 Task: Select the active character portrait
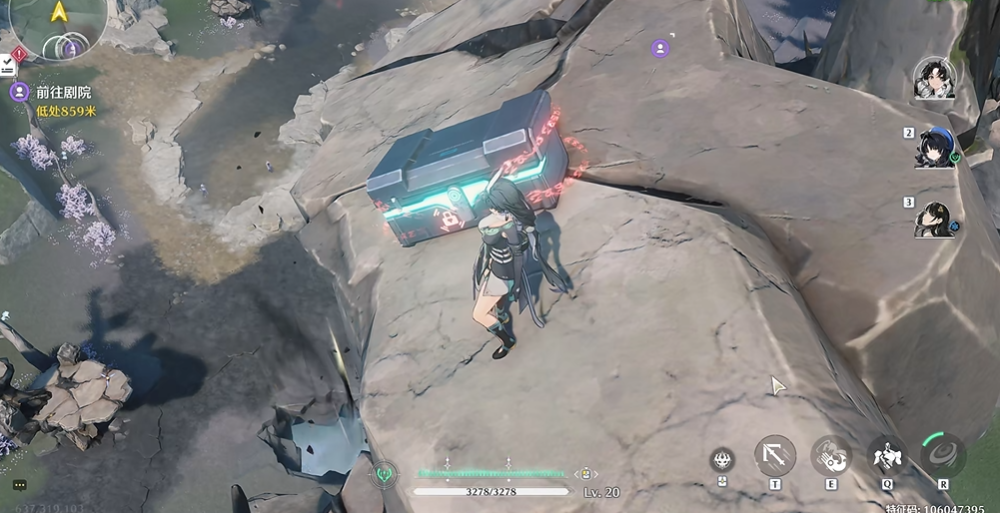click(934, 78)
